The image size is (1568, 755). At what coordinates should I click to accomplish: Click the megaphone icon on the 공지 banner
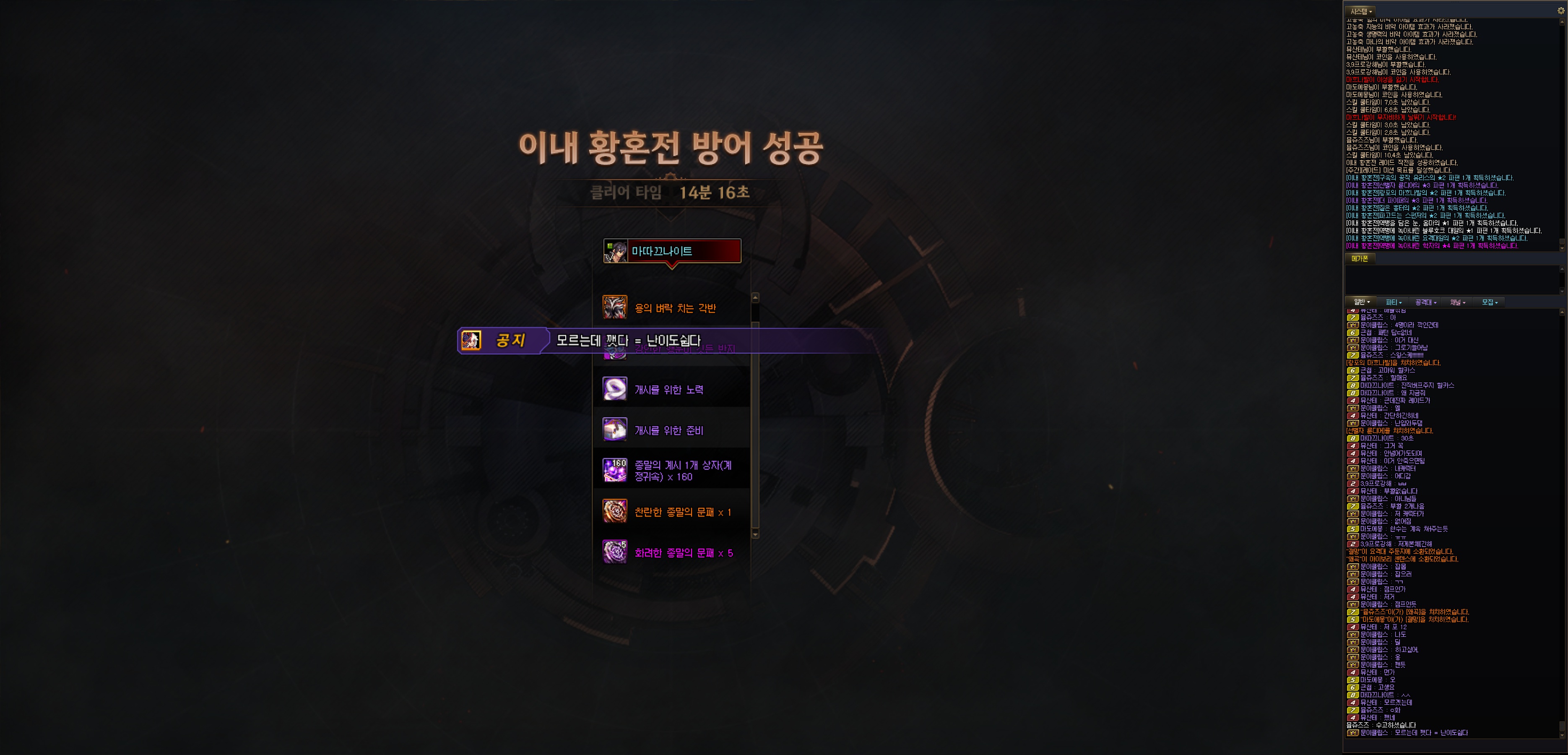pyautogui.click(x=472, y=341)
